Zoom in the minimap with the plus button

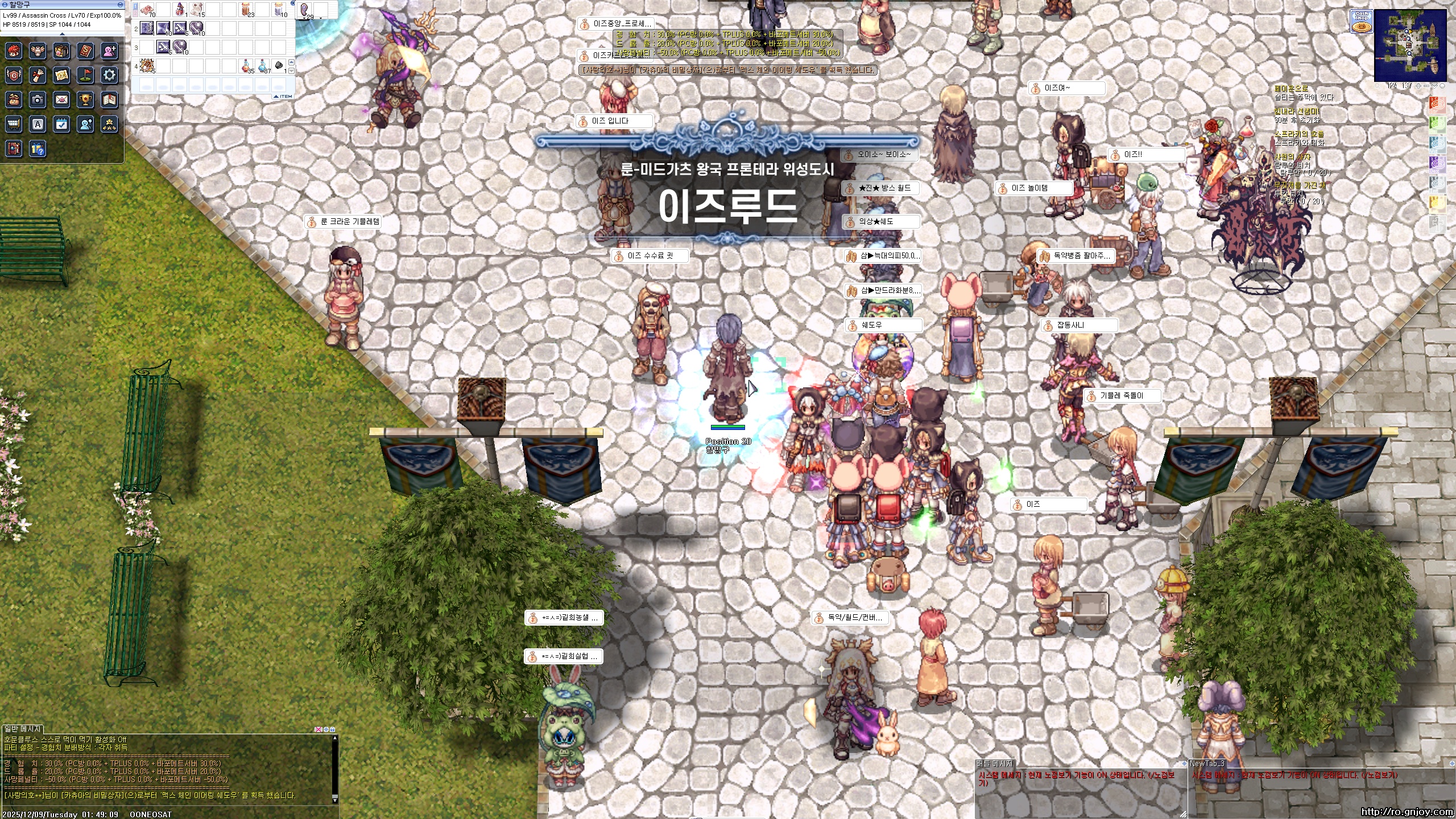1418,86
